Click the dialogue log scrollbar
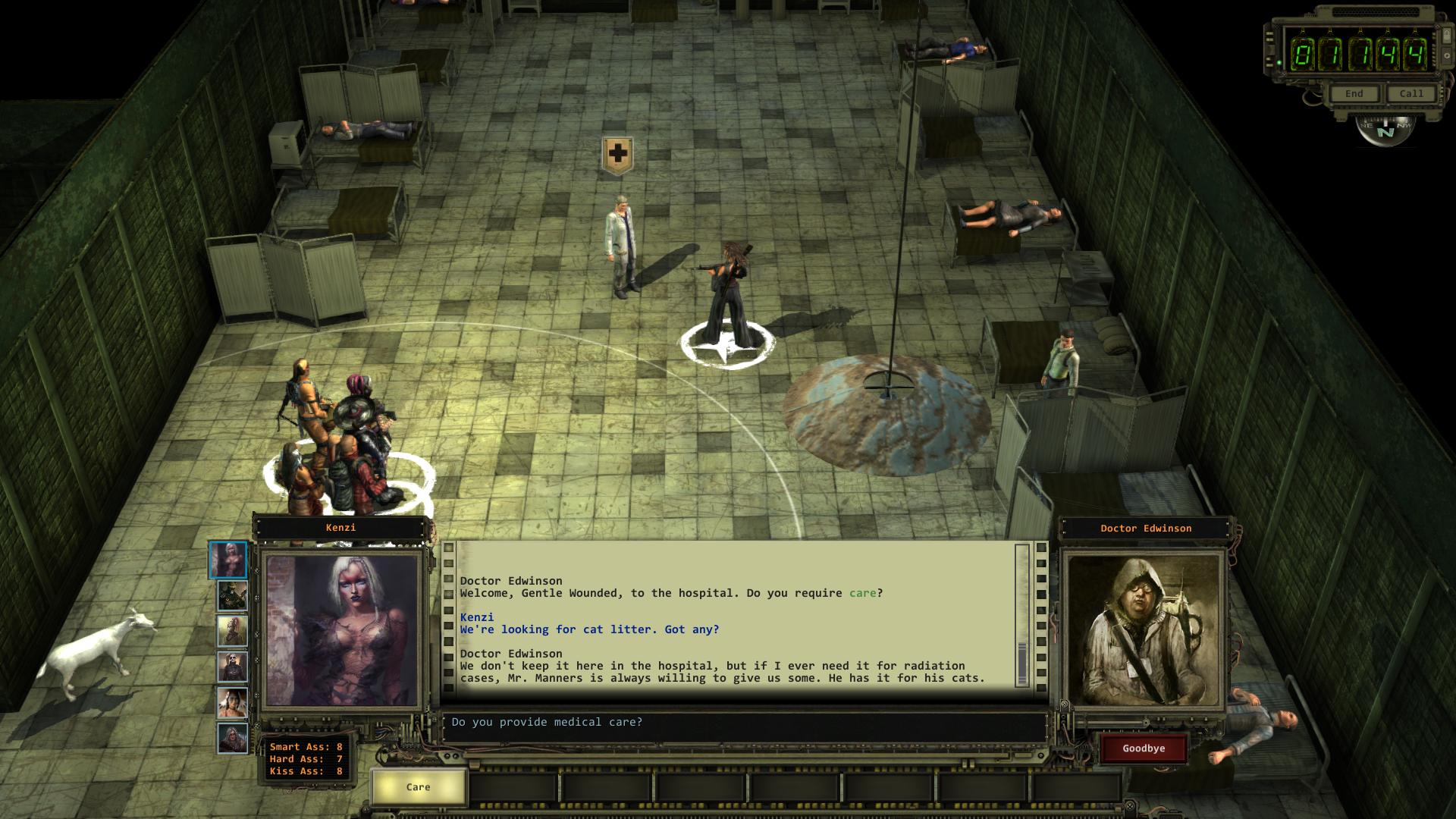The image size is (1456, 819). 1021,614
